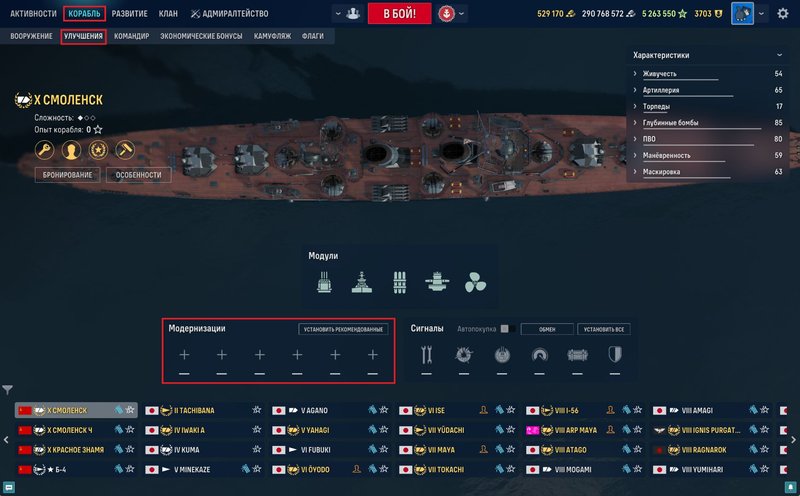Click Установить все signals button
This screenshot has height=496, width=800.
click(x=605, y=329)
